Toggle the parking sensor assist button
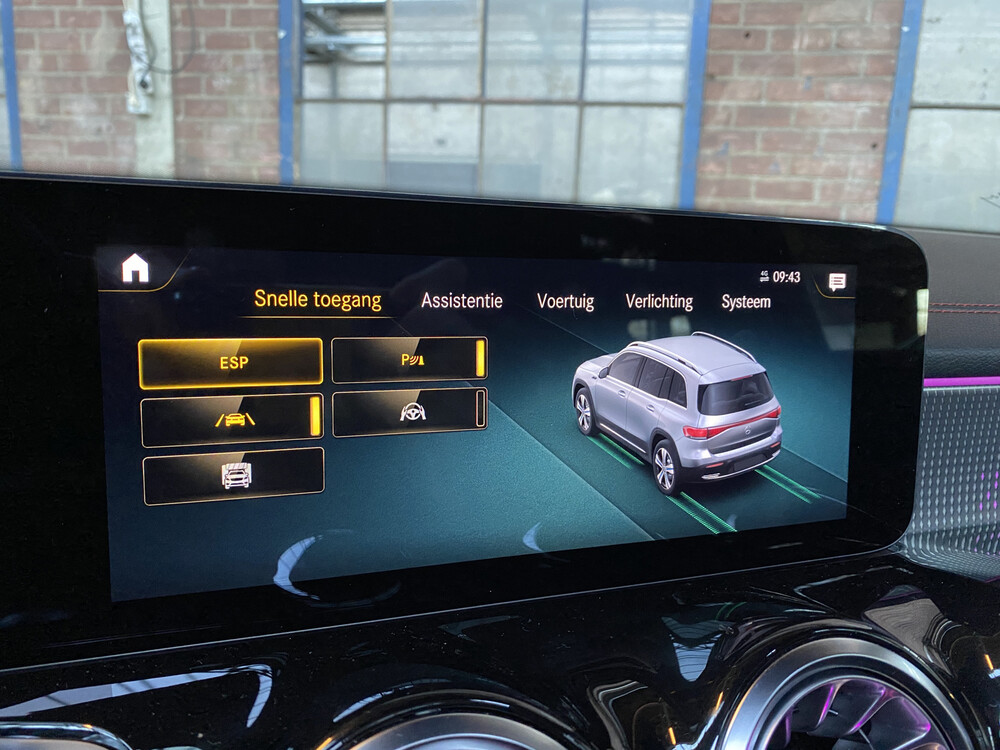Image resolution: width=1000 pixels, height=750 pixels. point(409,360)
